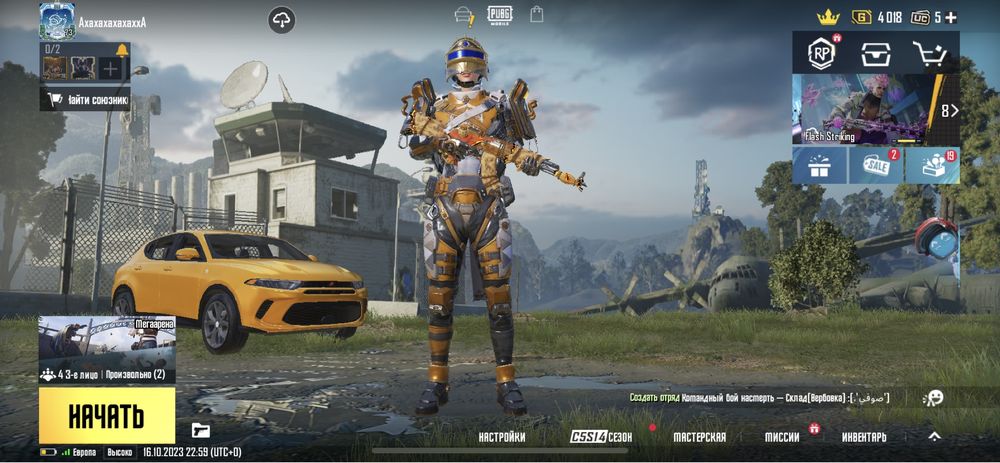1000x463 pixels.
Task: Open the C5S14 СЕЗОН page
Action: coord(601,437)
